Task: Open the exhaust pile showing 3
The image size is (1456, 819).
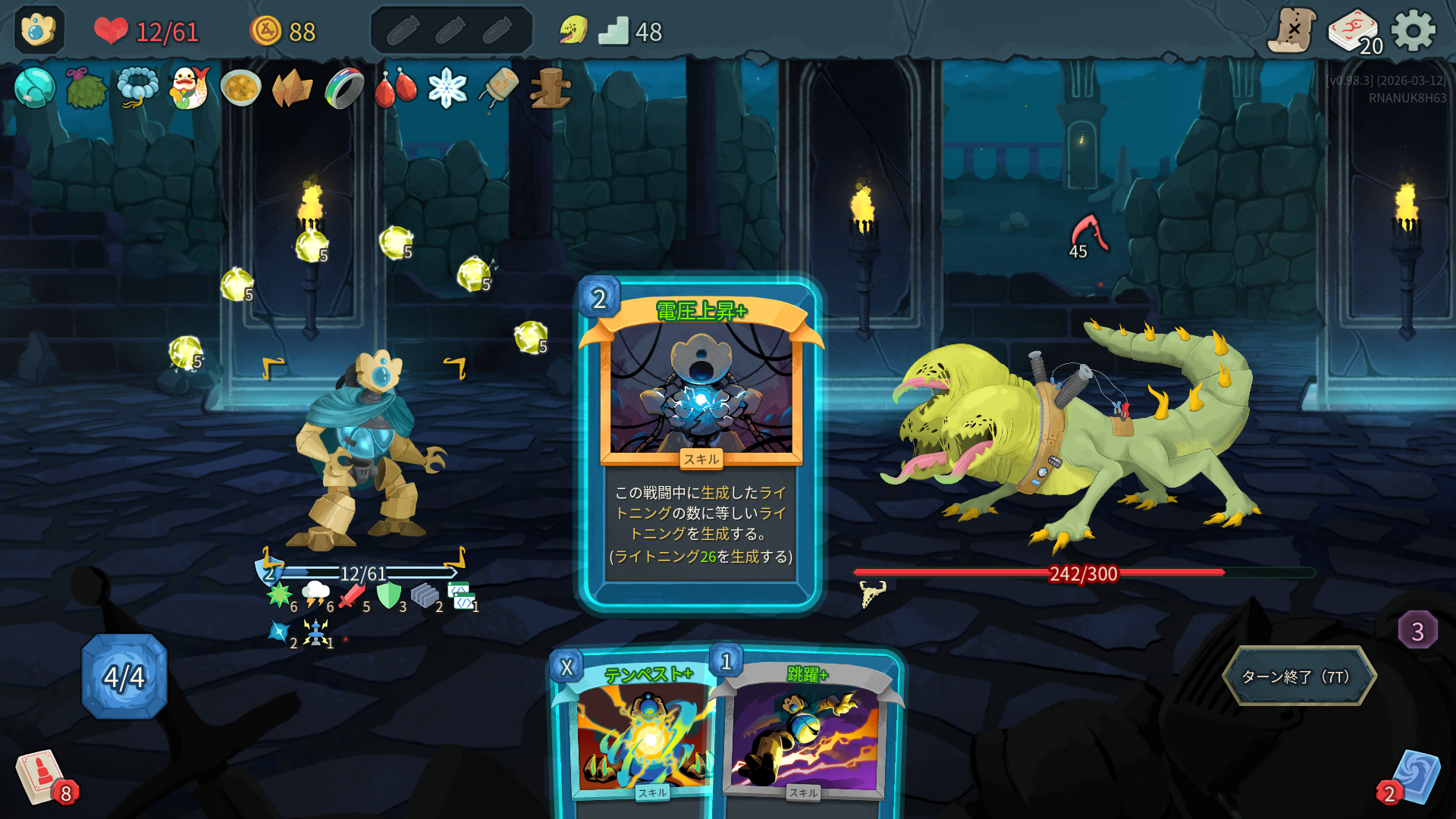Action: tap(1417, 630)
